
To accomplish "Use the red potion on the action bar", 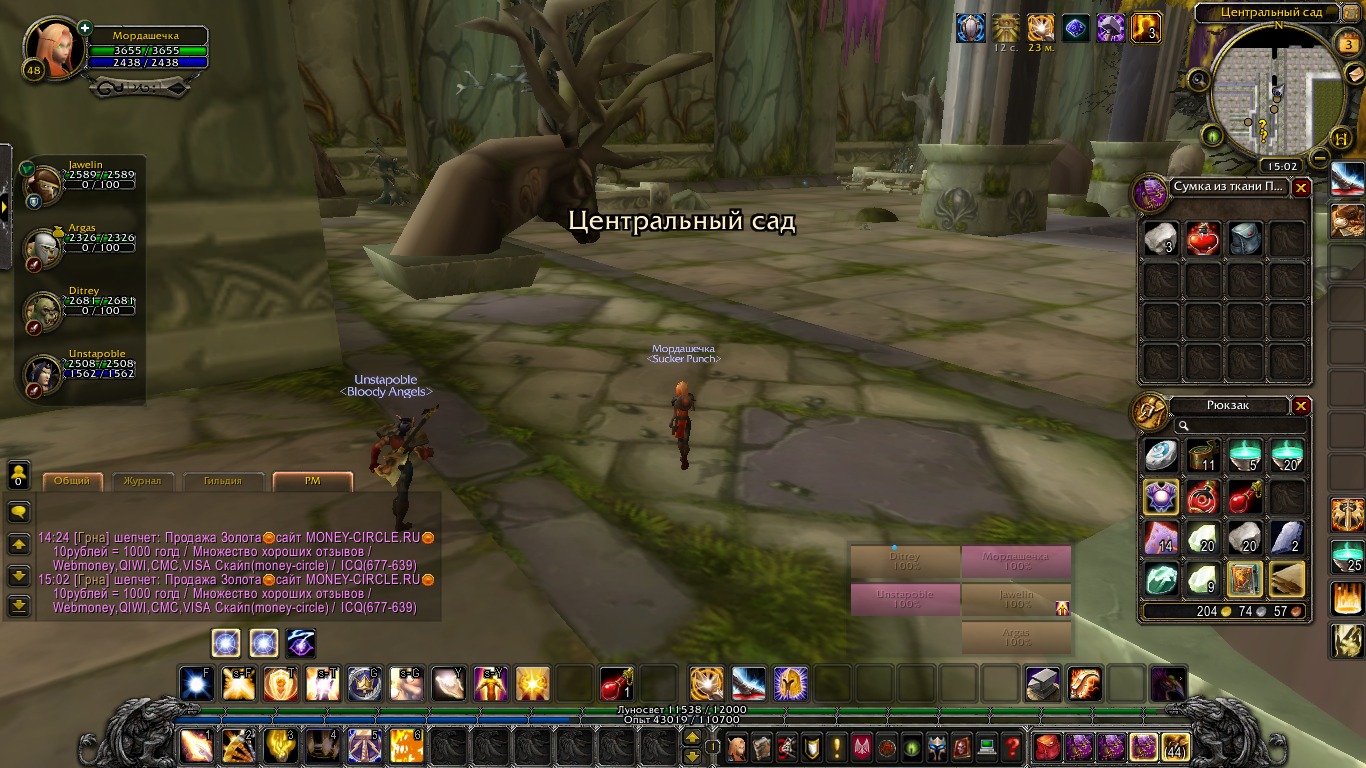I will [616, 684].
